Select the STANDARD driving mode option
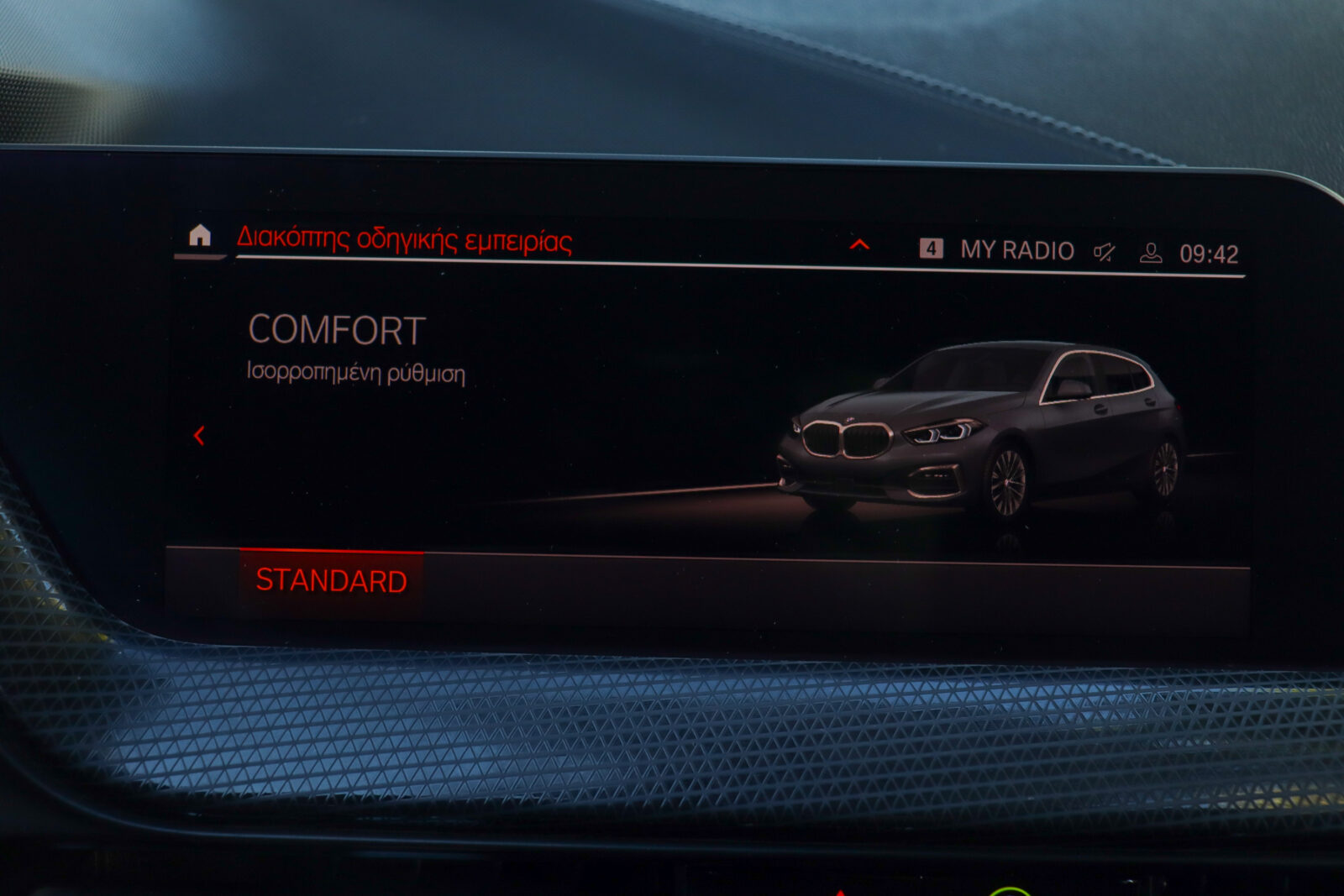This screenshot has height=896, width=1344. 332,581
